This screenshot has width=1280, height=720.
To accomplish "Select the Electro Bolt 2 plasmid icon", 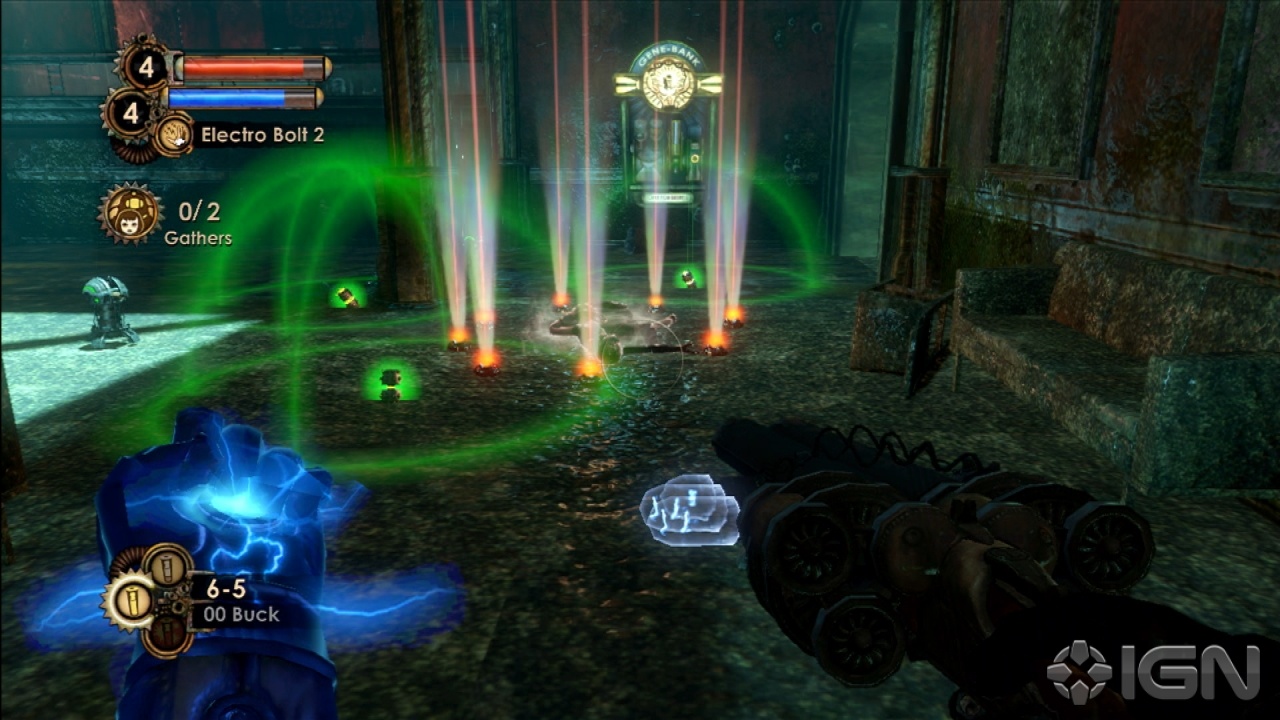I will coord(173,134).
